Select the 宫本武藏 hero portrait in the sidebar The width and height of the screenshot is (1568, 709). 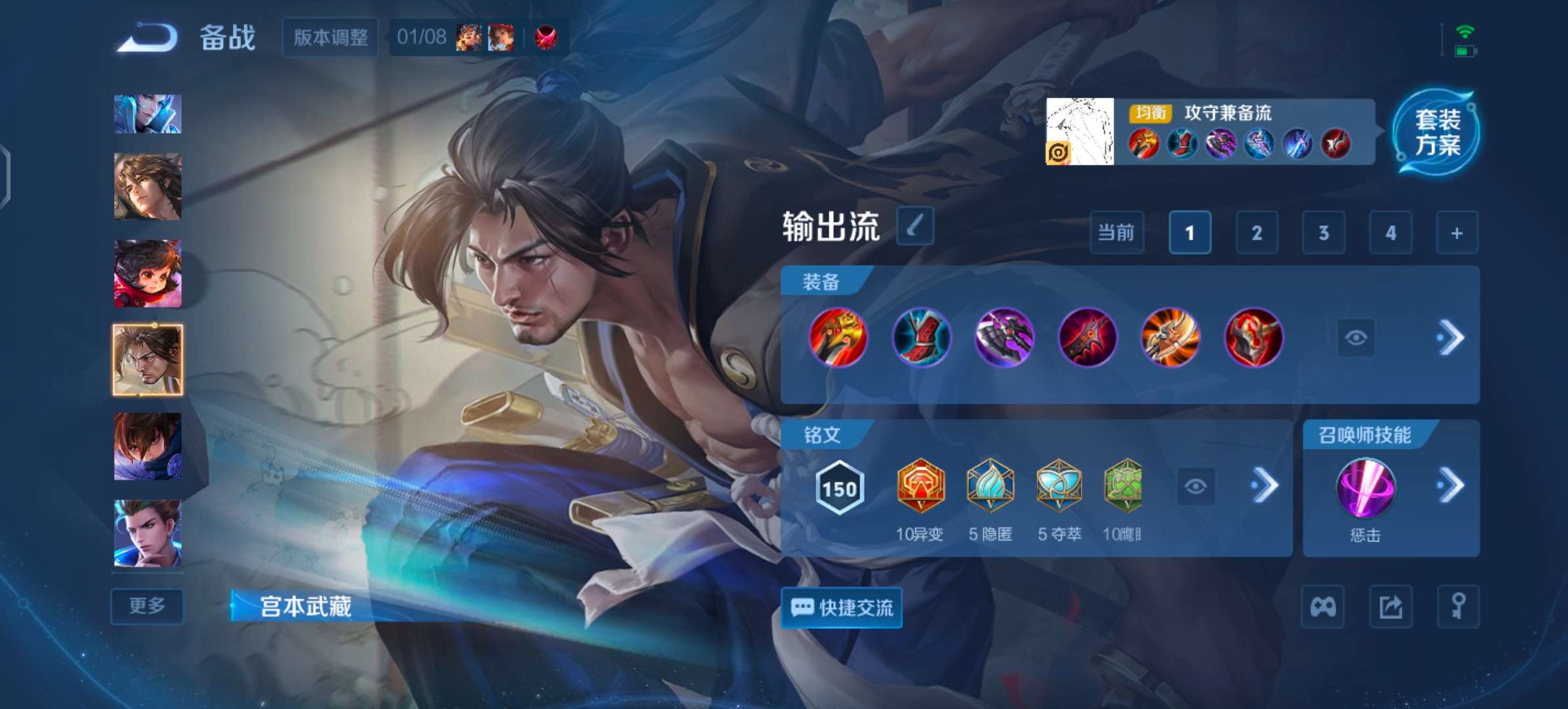tap(147, 358)
